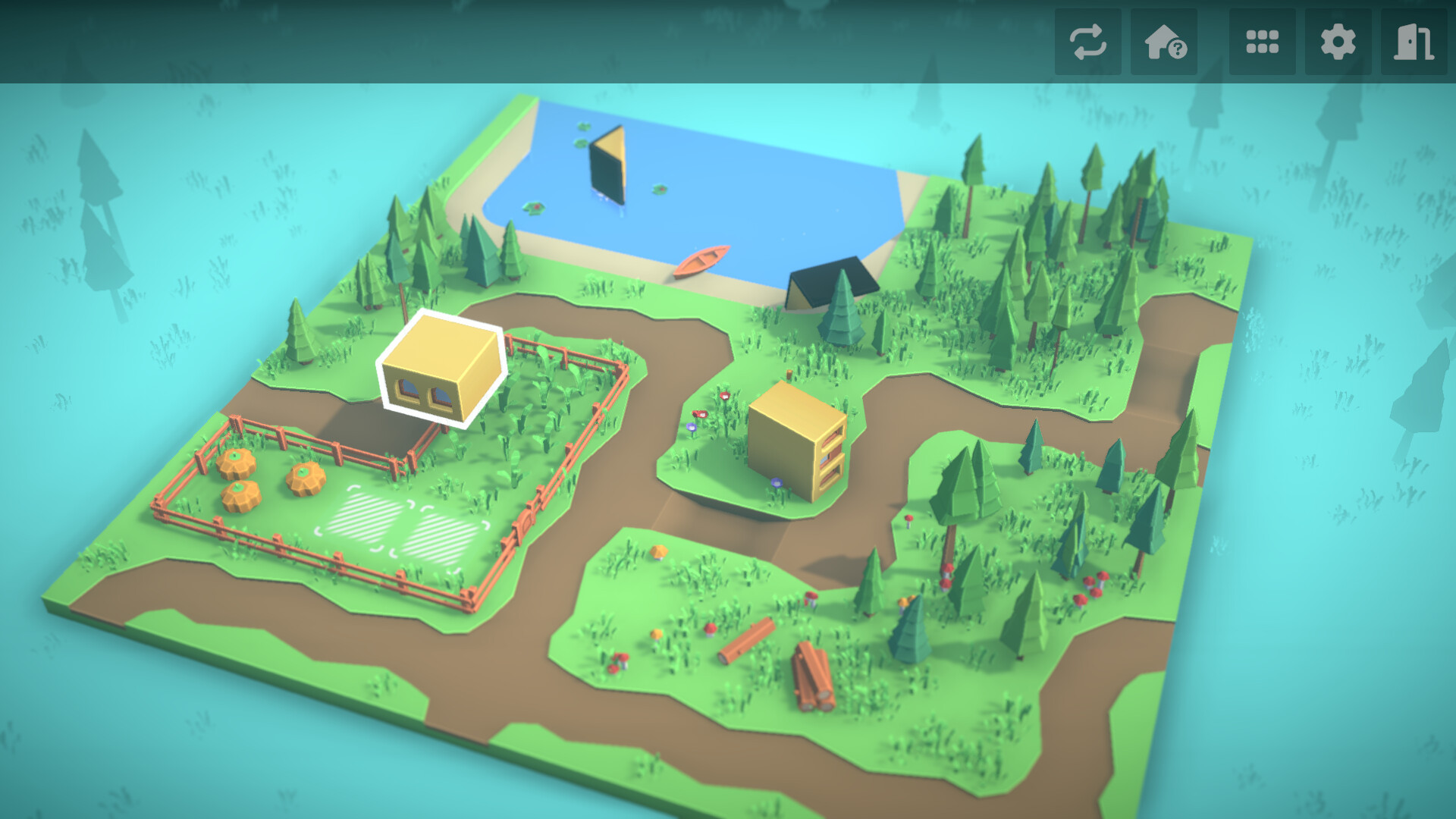The width and height of the screenshot is (1456, 819).
Task: Open the level select grid
Action: [1262, 42]
